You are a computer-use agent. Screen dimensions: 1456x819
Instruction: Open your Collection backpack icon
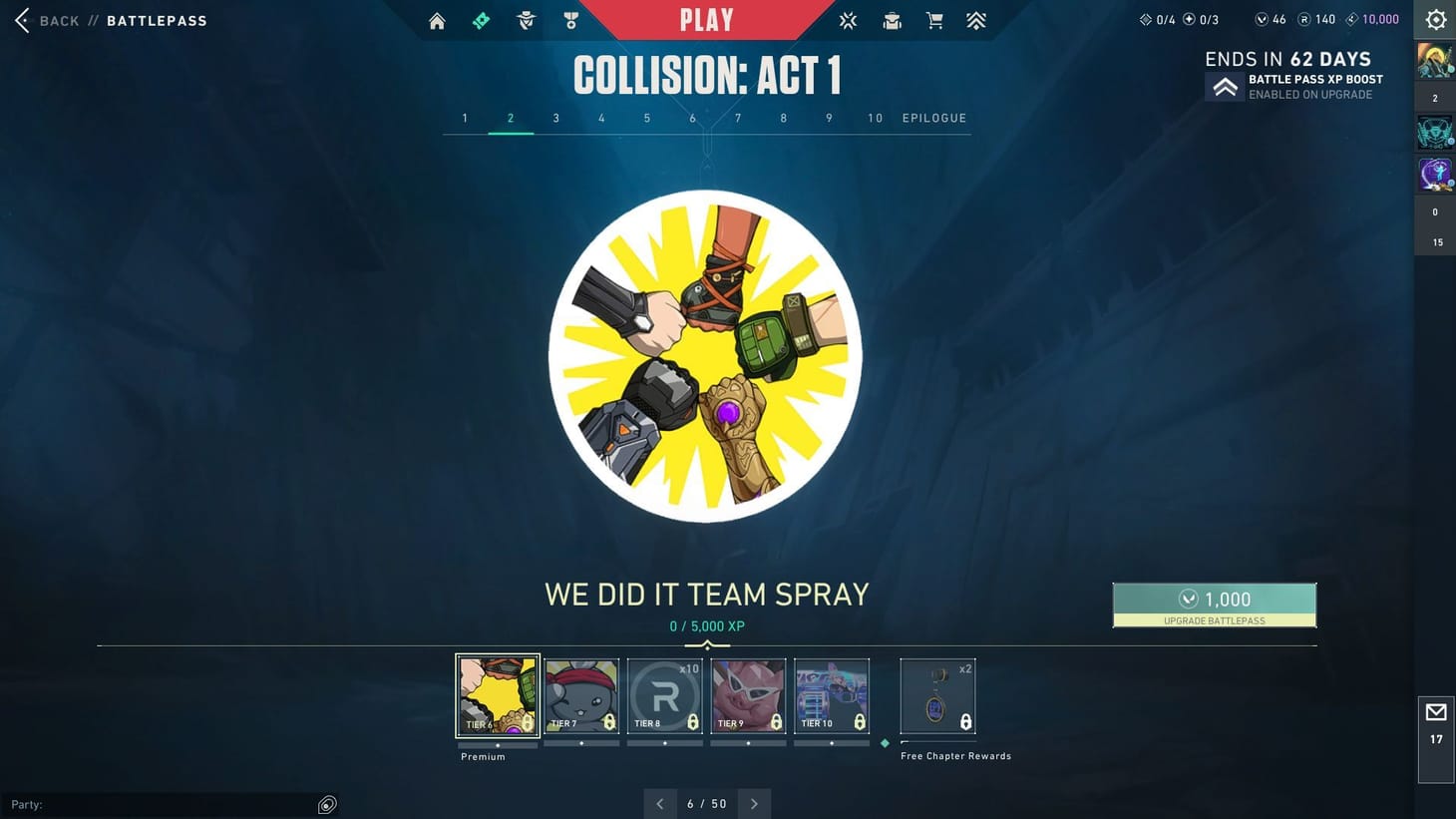891,20
